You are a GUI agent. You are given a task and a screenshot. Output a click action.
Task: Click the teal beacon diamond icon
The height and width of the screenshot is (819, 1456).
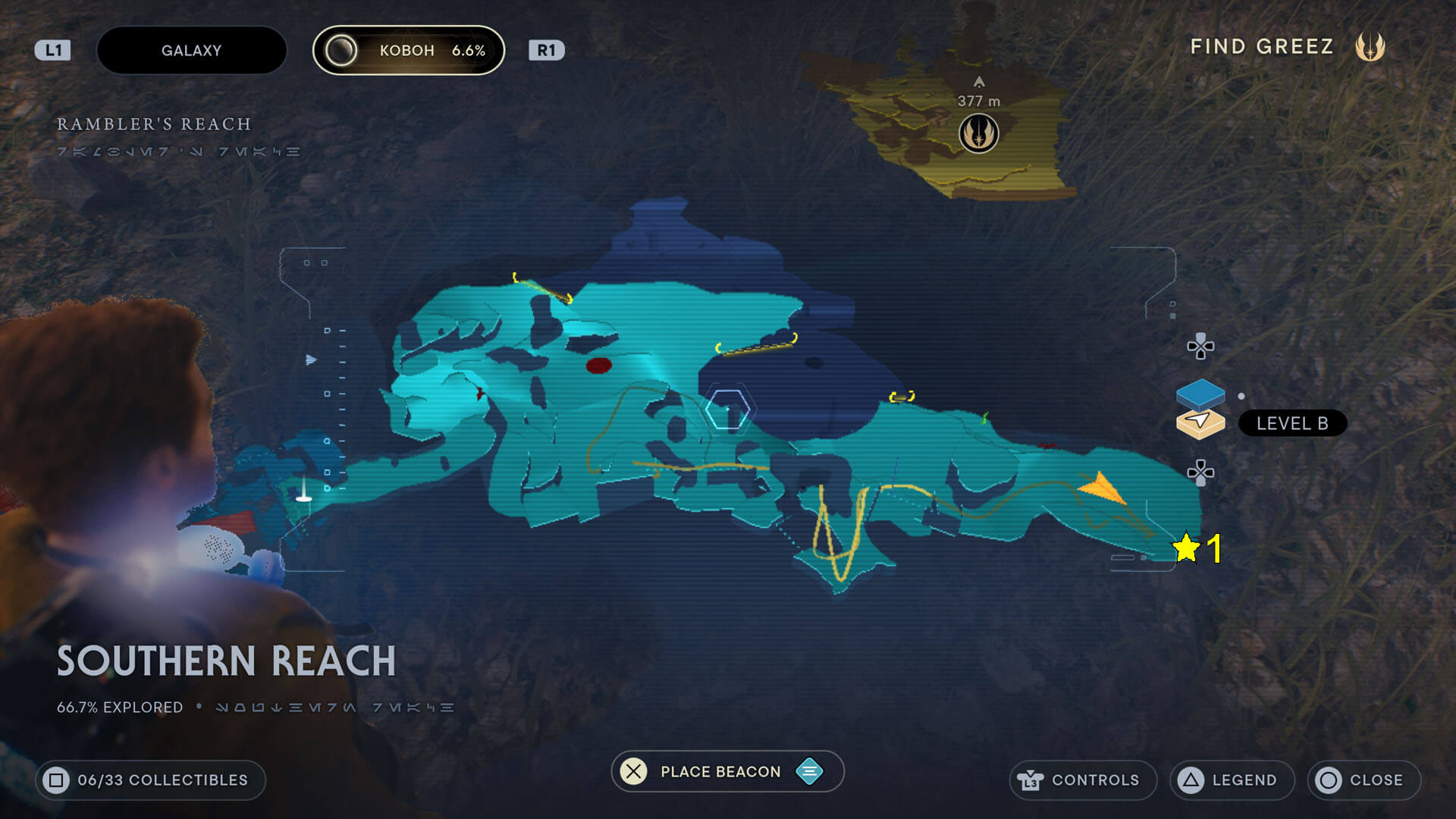click(x=809, y=771)
